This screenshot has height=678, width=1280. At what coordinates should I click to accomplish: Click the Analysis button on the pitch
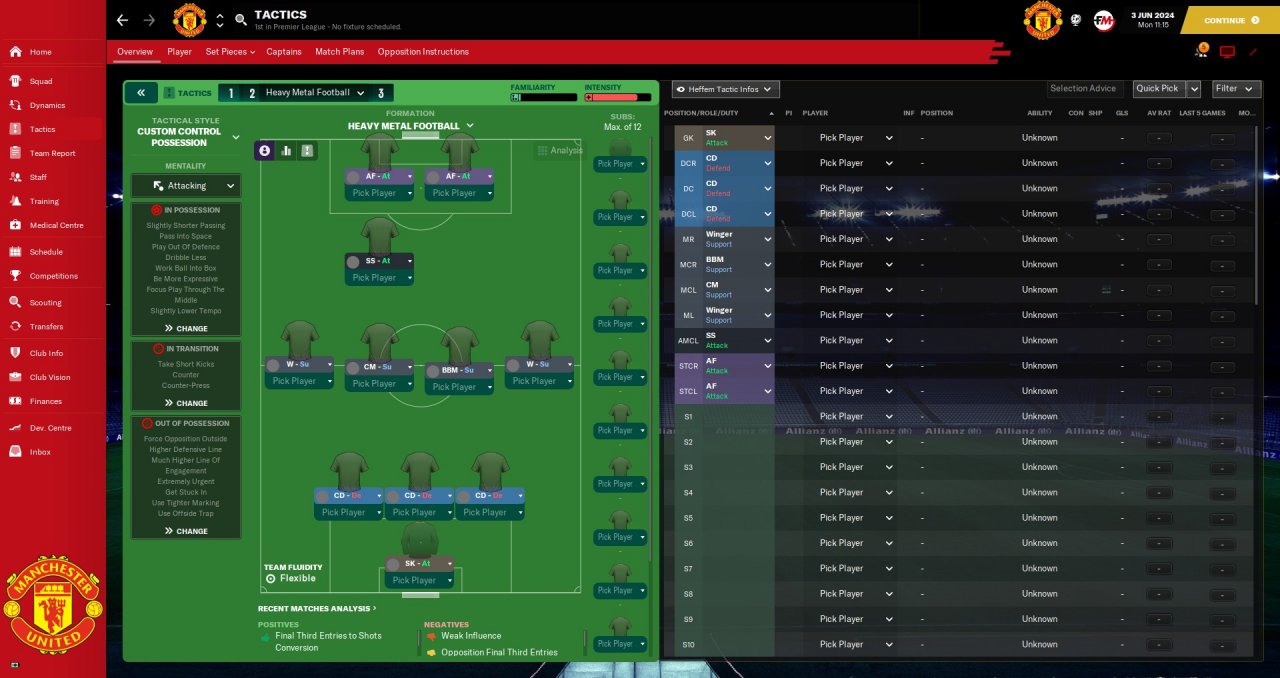click(x=560, y=151)
